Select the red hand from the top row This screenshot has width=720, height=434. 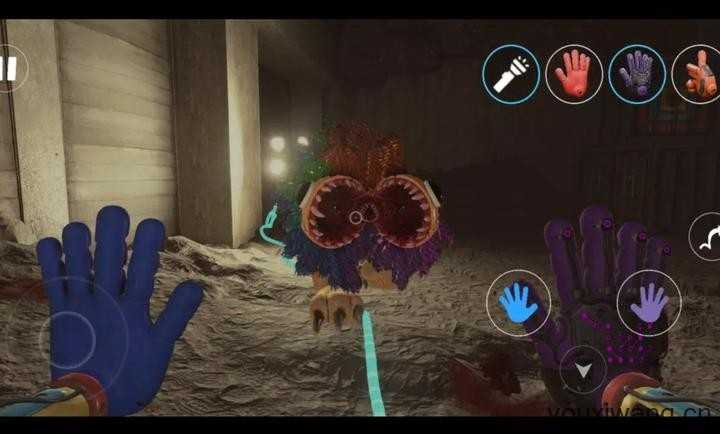[x=574, y=73]
